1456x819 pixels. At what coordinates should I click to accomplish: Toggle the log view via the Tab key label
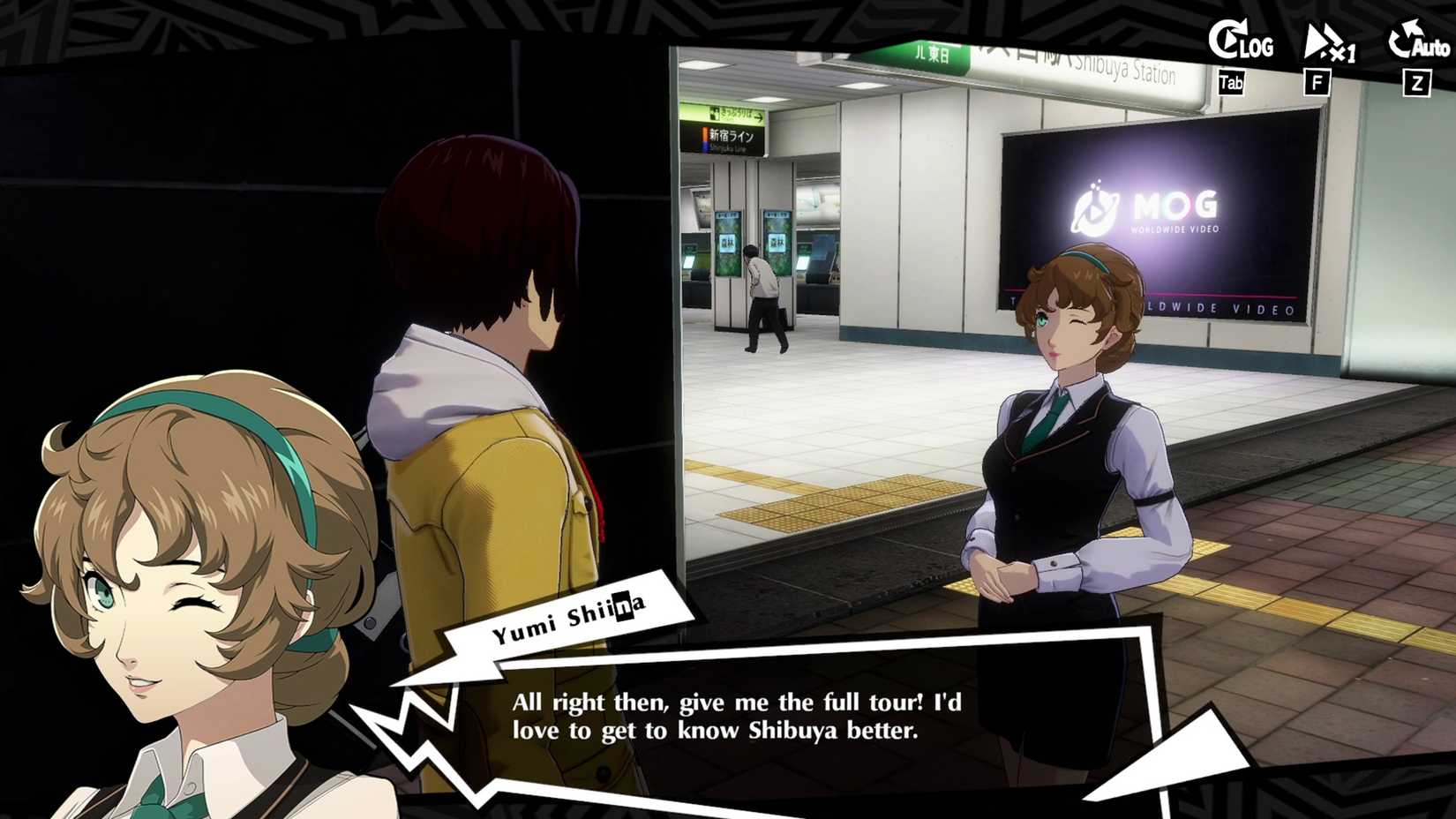point(1230,83)
